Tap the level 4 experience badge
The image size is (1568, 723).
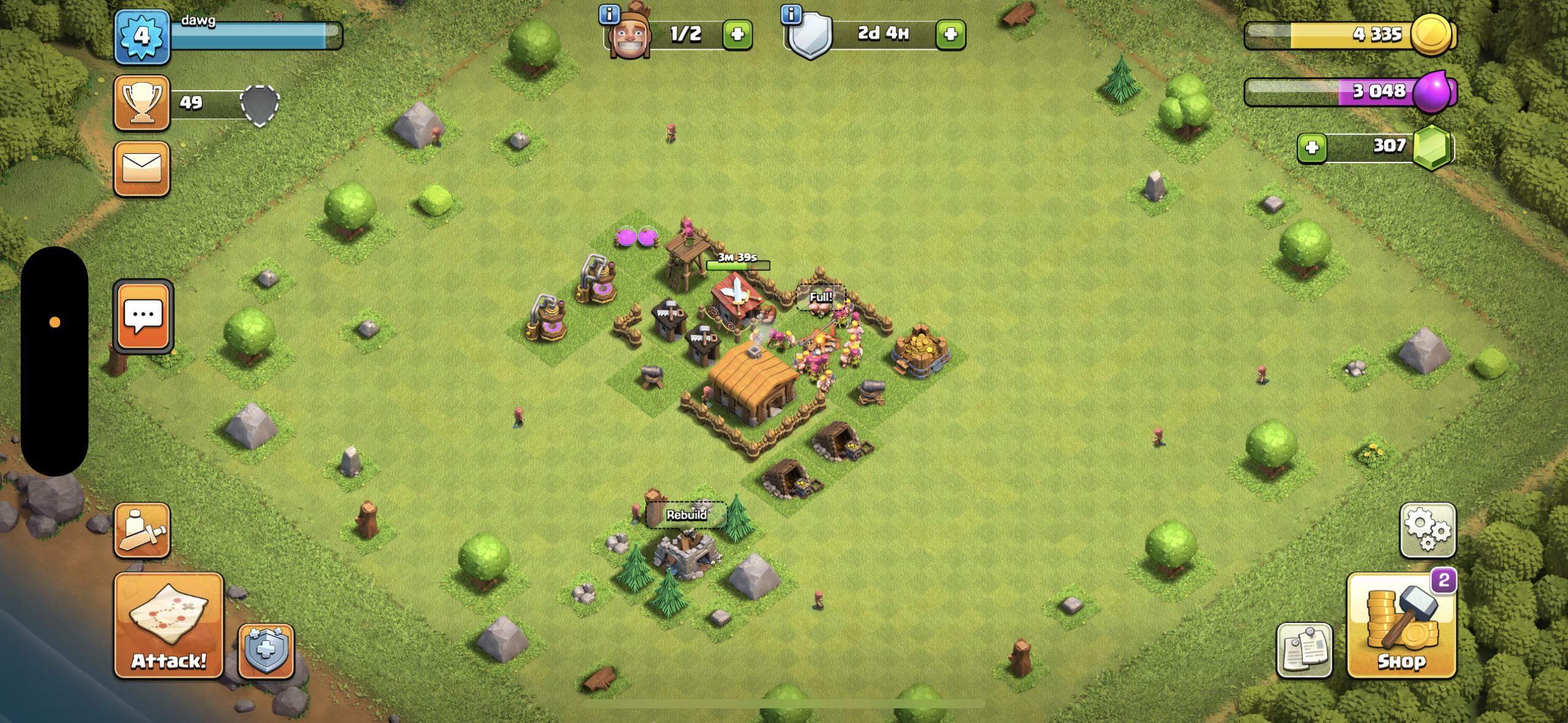point(142,36)
